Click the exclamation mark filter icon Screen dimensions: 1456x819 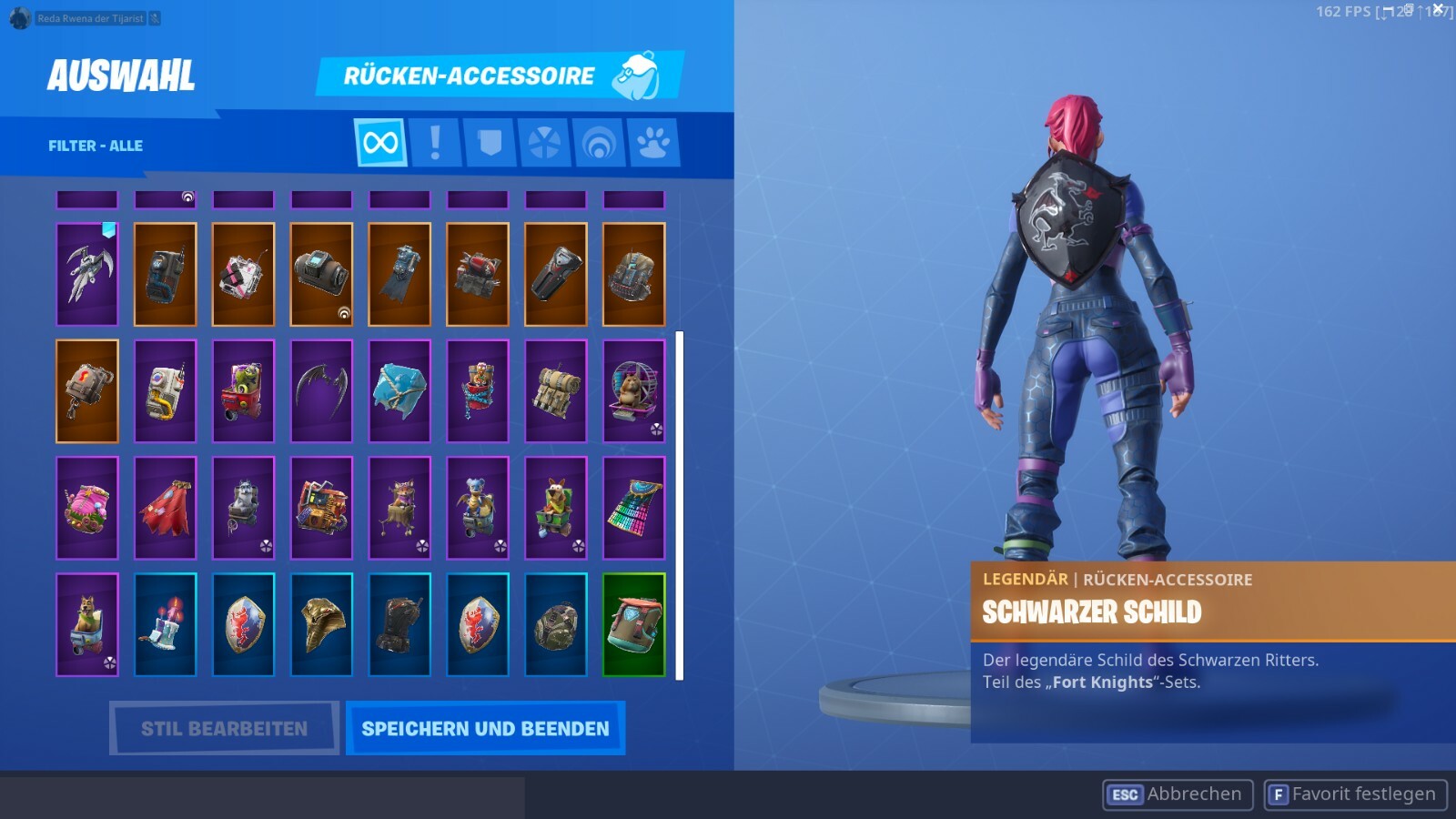click(x=435, y=142)
